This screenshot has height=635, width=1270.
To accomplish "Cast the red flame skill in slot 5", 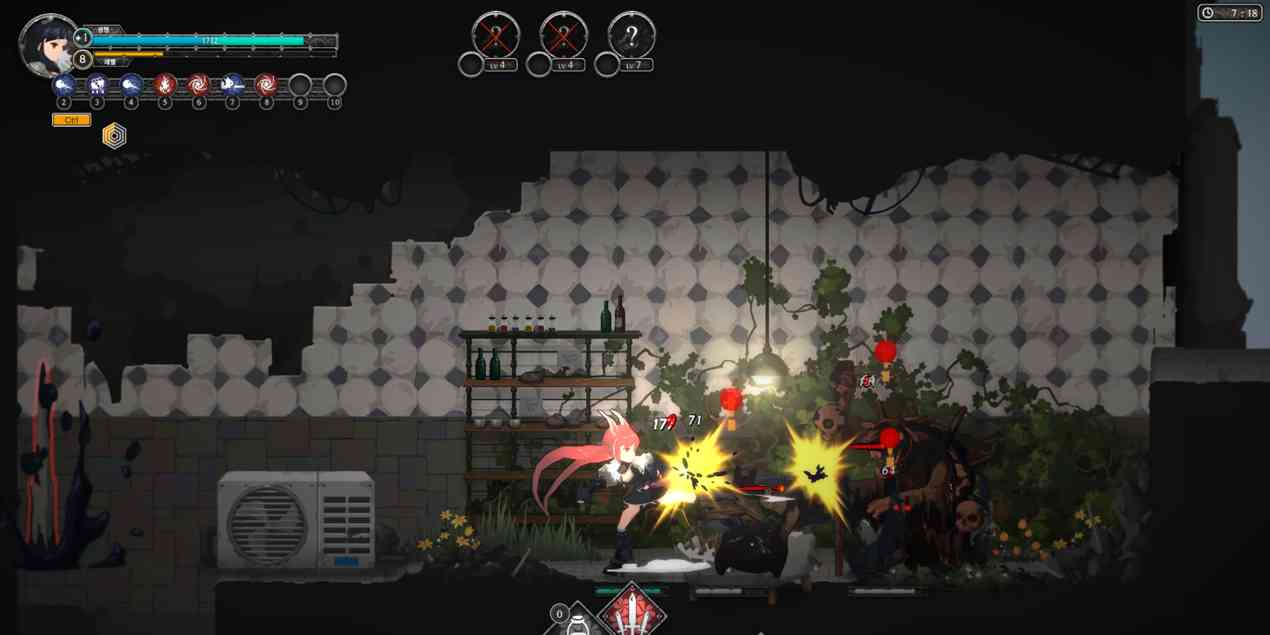I will click(165, 85).
